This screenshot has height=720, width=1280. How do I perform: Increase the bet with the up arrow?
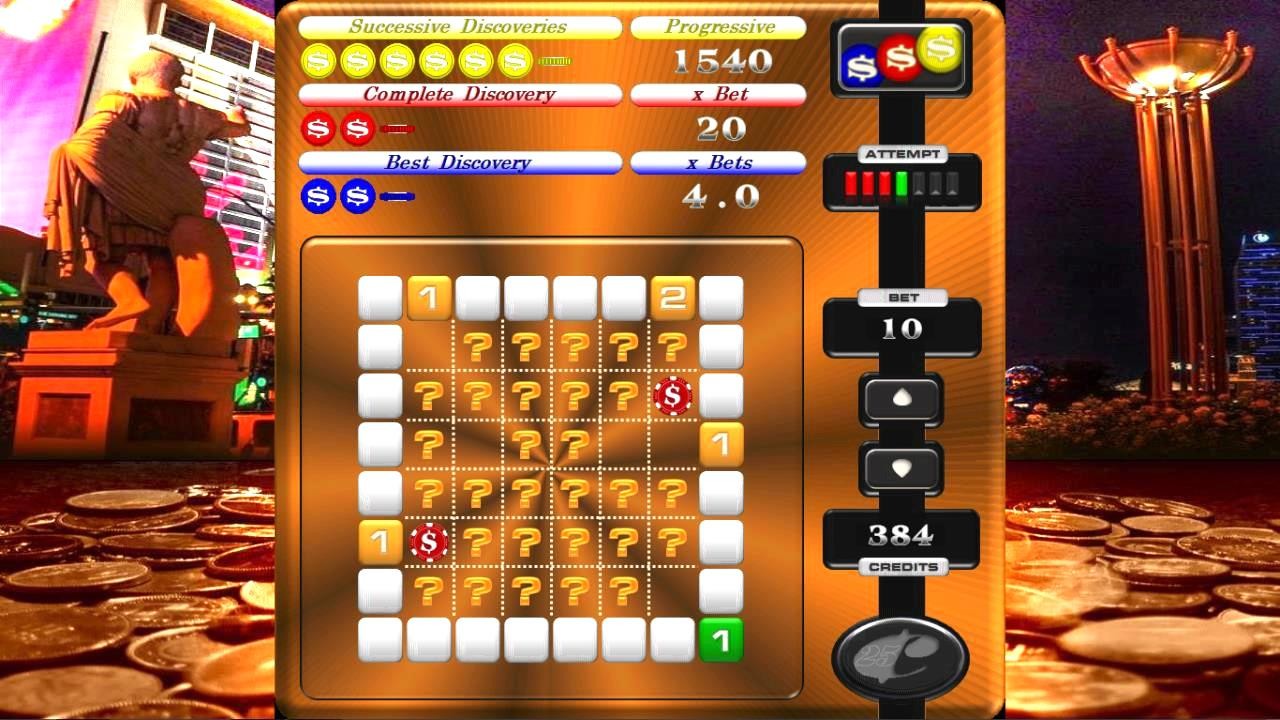coord(901,400)
